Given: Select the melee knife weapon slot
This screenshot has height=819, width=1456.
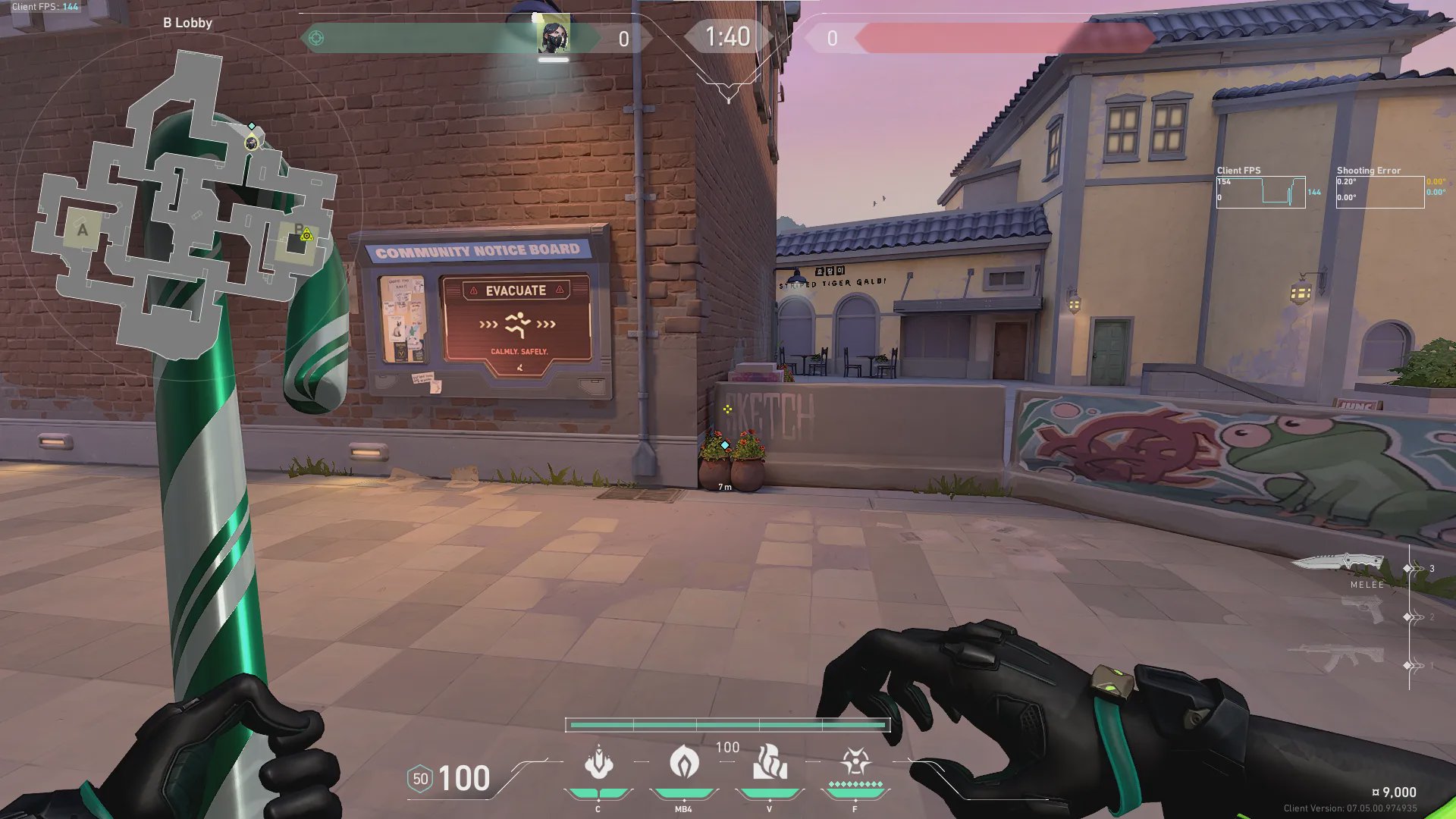Looking at the screenshot, I should click(x=1338, y=563).
